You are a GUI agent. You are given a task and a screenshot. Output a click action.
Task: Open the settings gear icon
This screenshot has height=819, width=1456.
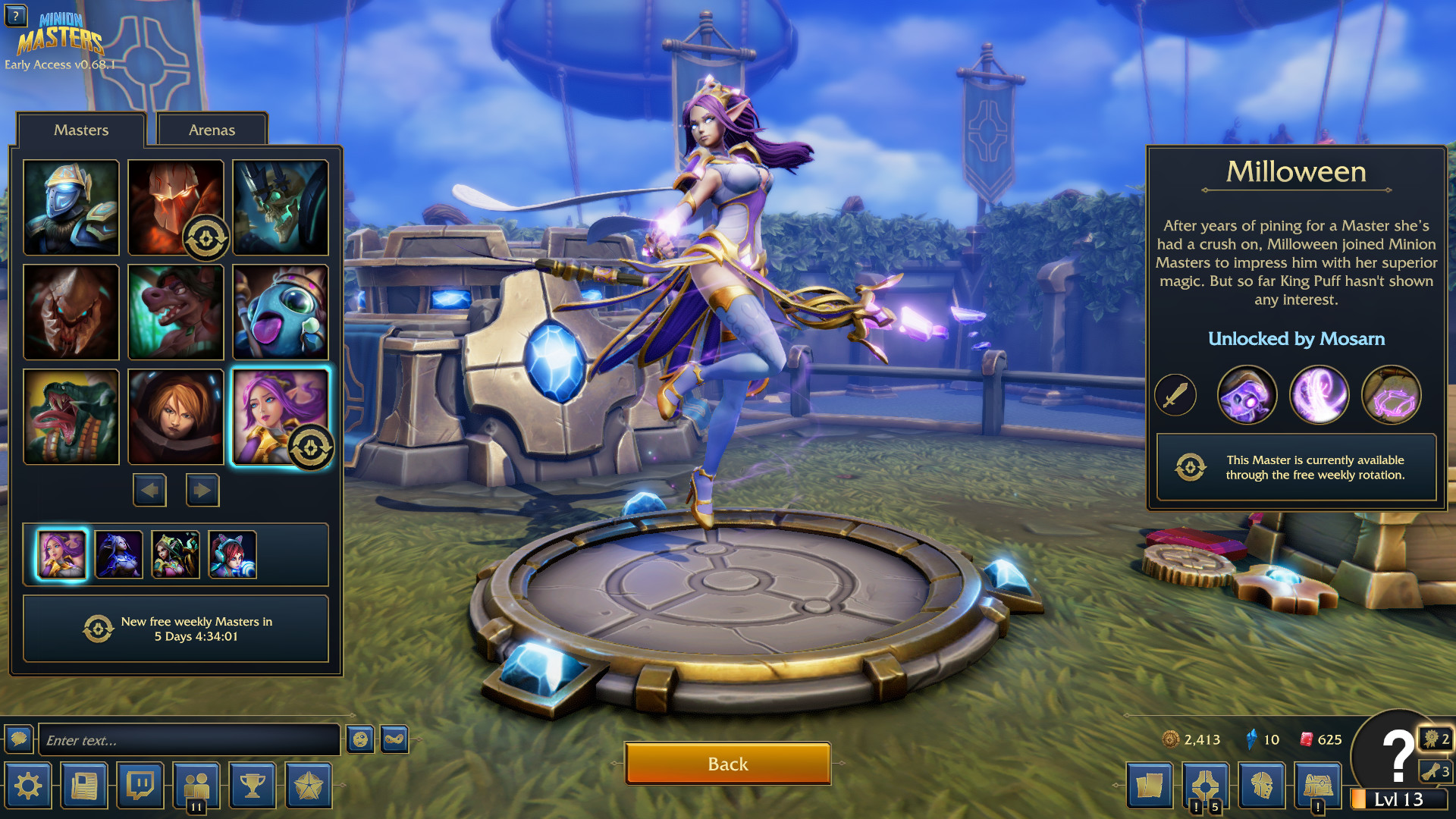click(x=28, y=786)
